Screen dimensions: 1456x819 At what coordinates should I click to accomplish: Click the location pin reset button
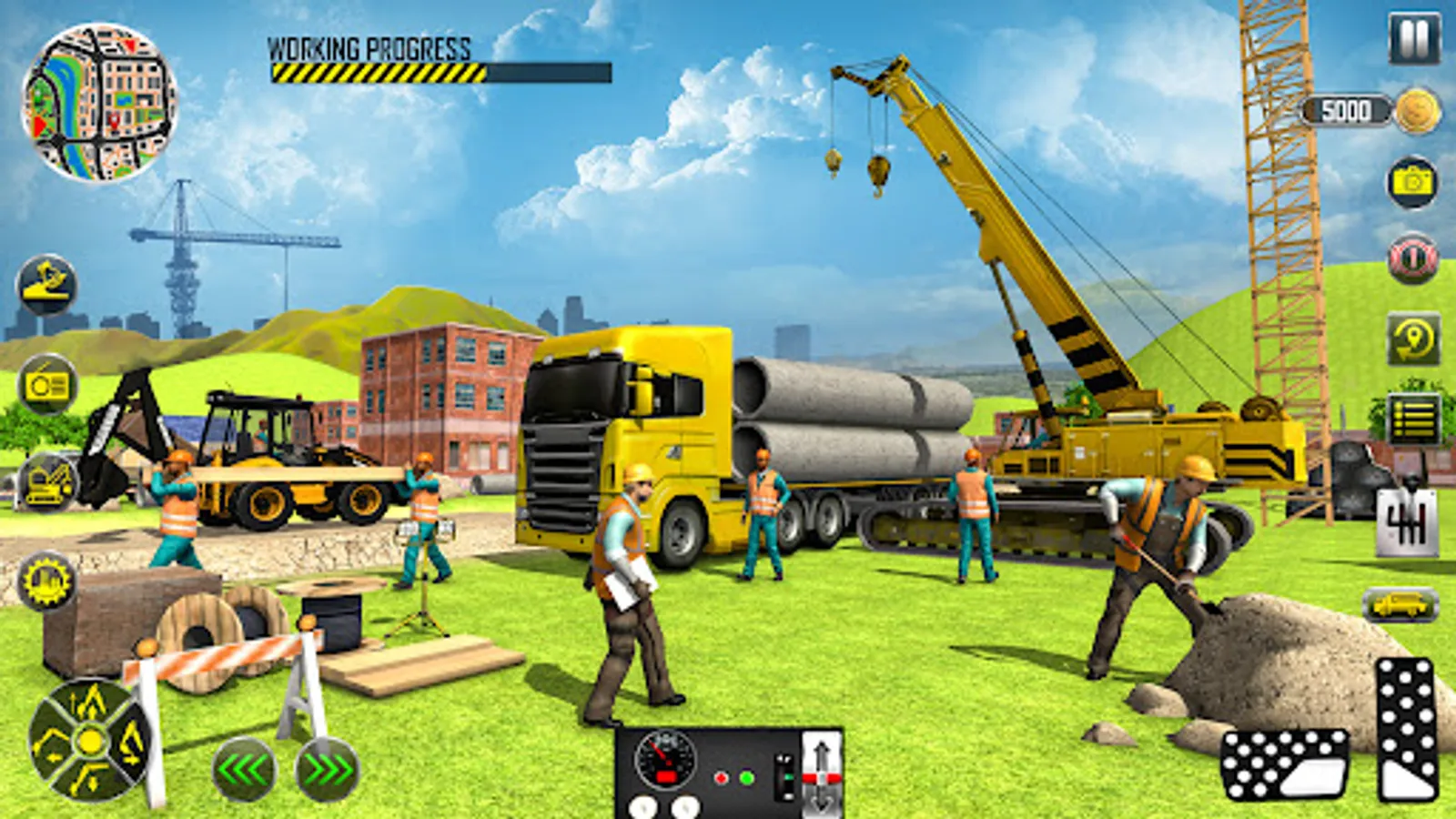tap(1413, 339)
